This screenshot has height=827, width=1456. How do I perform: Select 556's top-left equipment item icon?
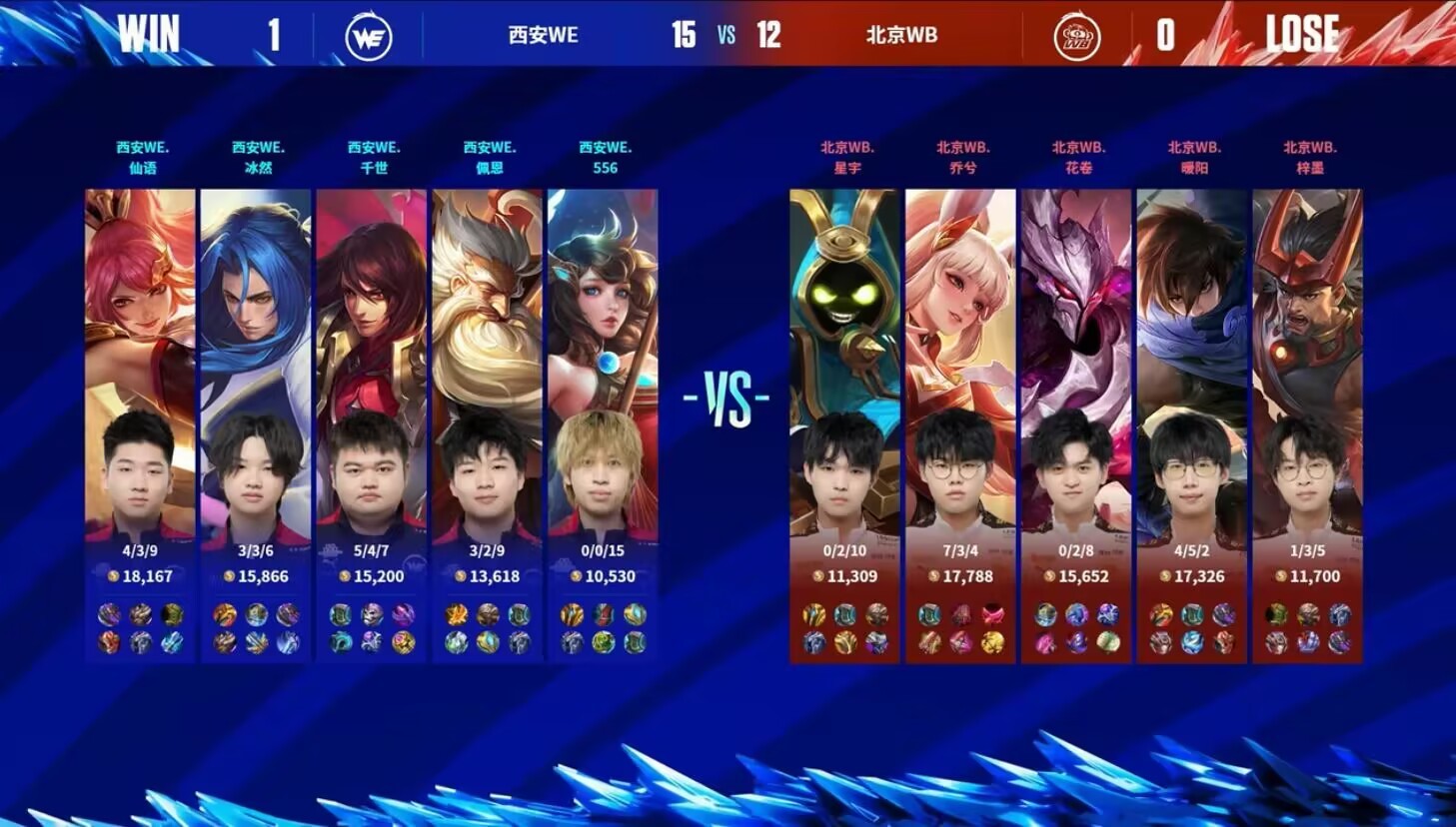pyautogui.click(x=573, y=613)
